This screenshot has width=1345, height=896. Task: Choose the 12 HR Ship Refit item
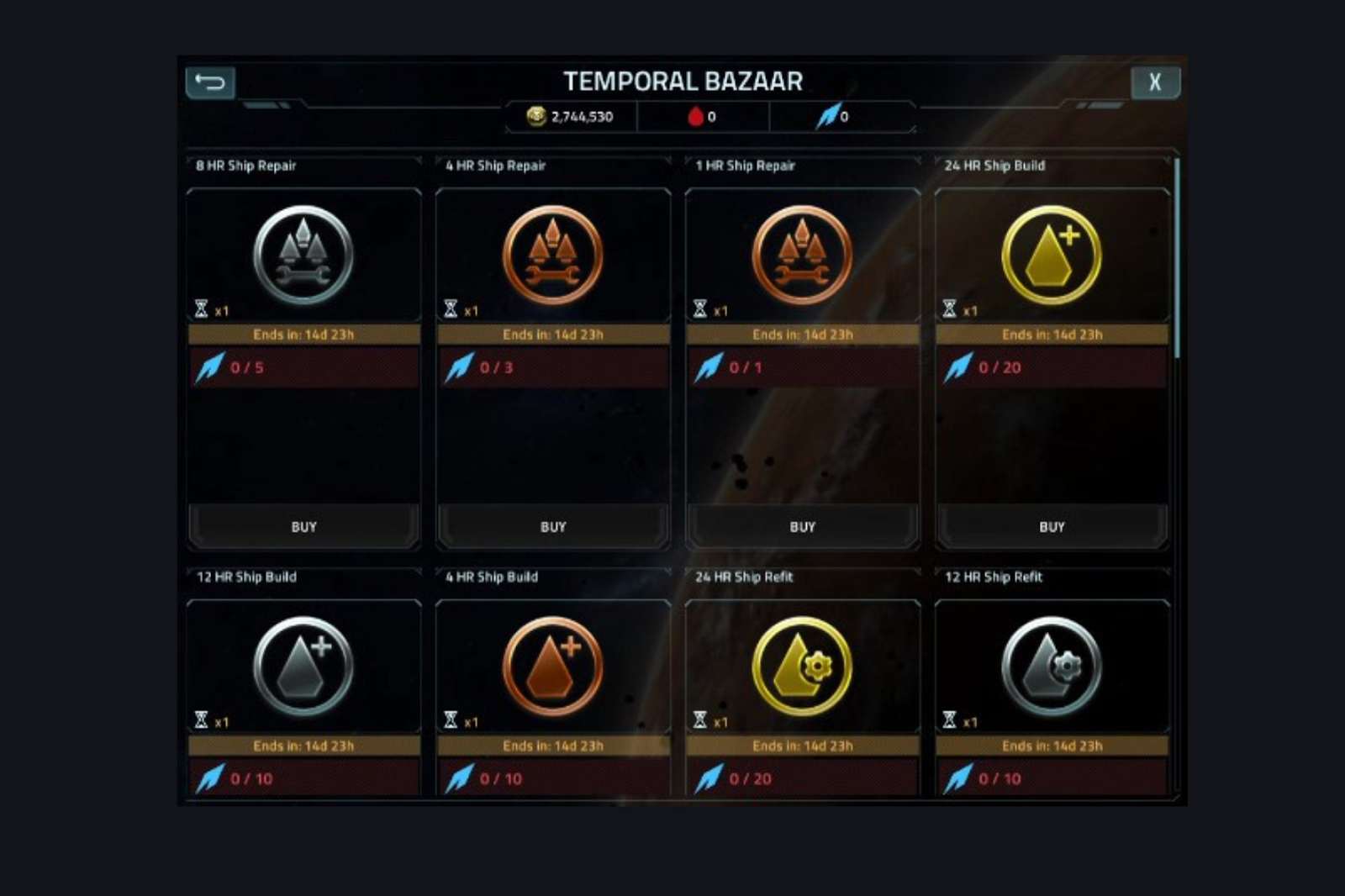[1052, 667]
